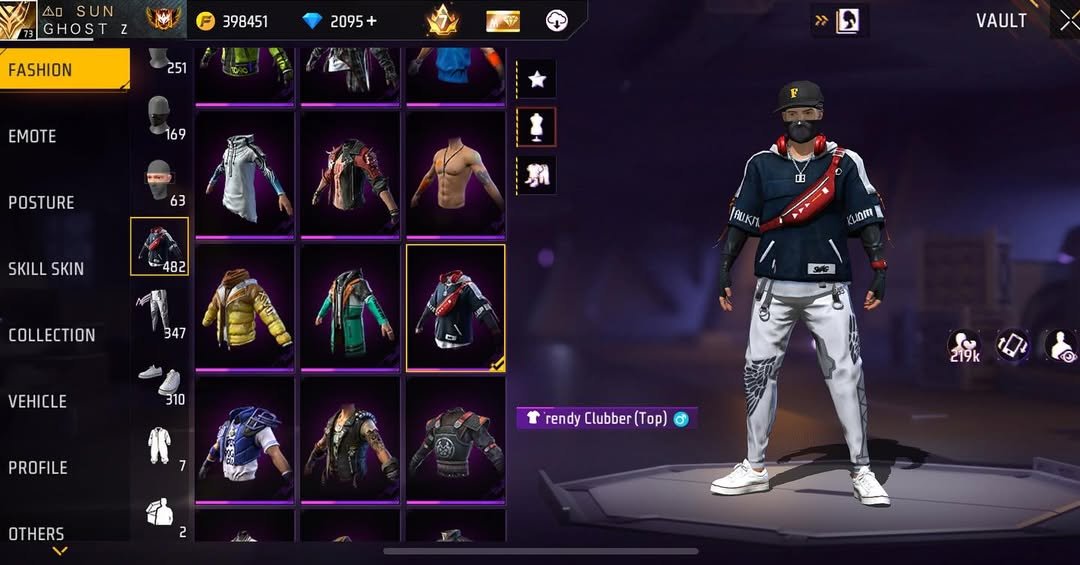Go to Skill Skin section

(x=46, y=269)
